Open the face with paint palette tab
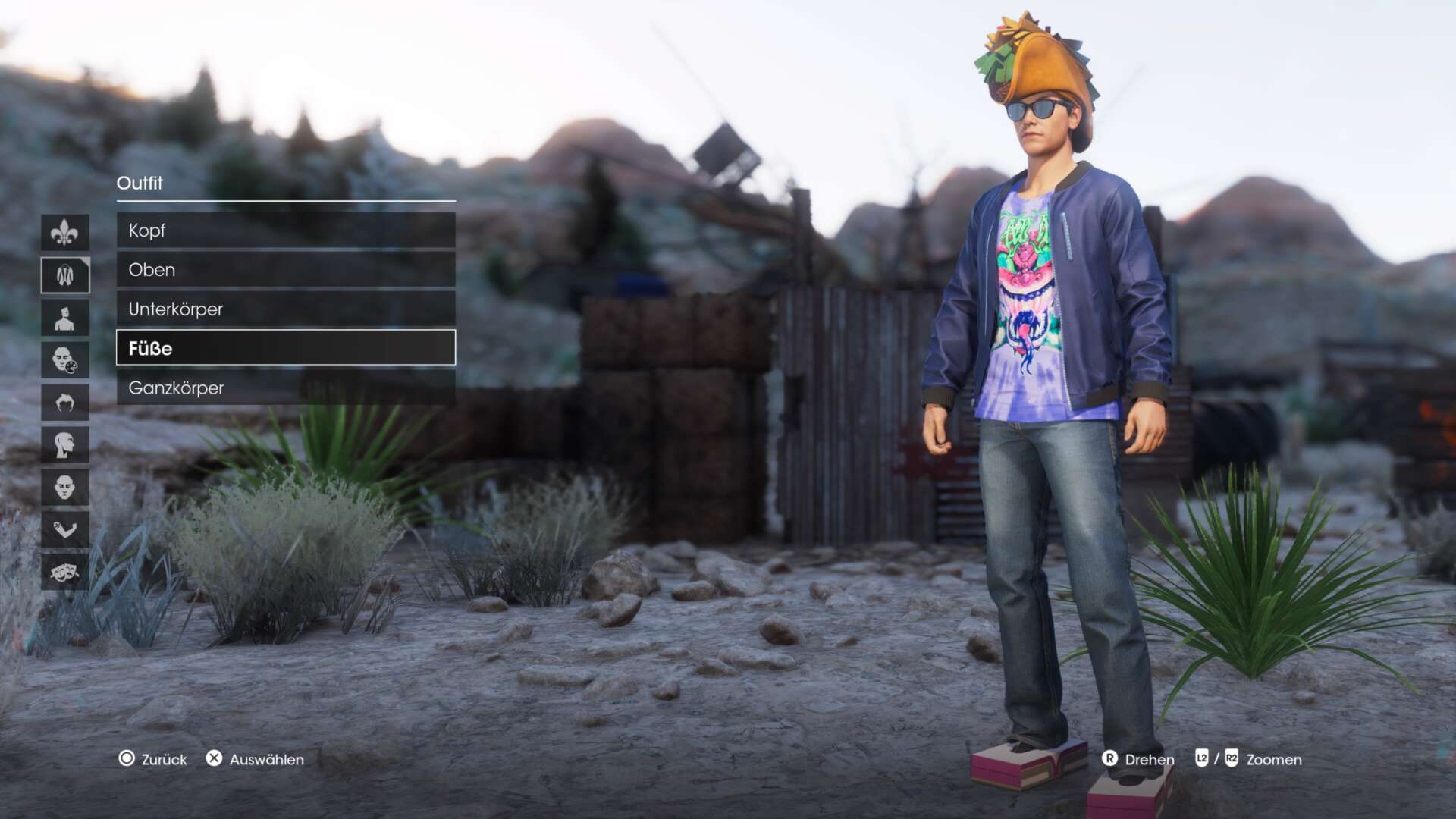 click(65, 359)
